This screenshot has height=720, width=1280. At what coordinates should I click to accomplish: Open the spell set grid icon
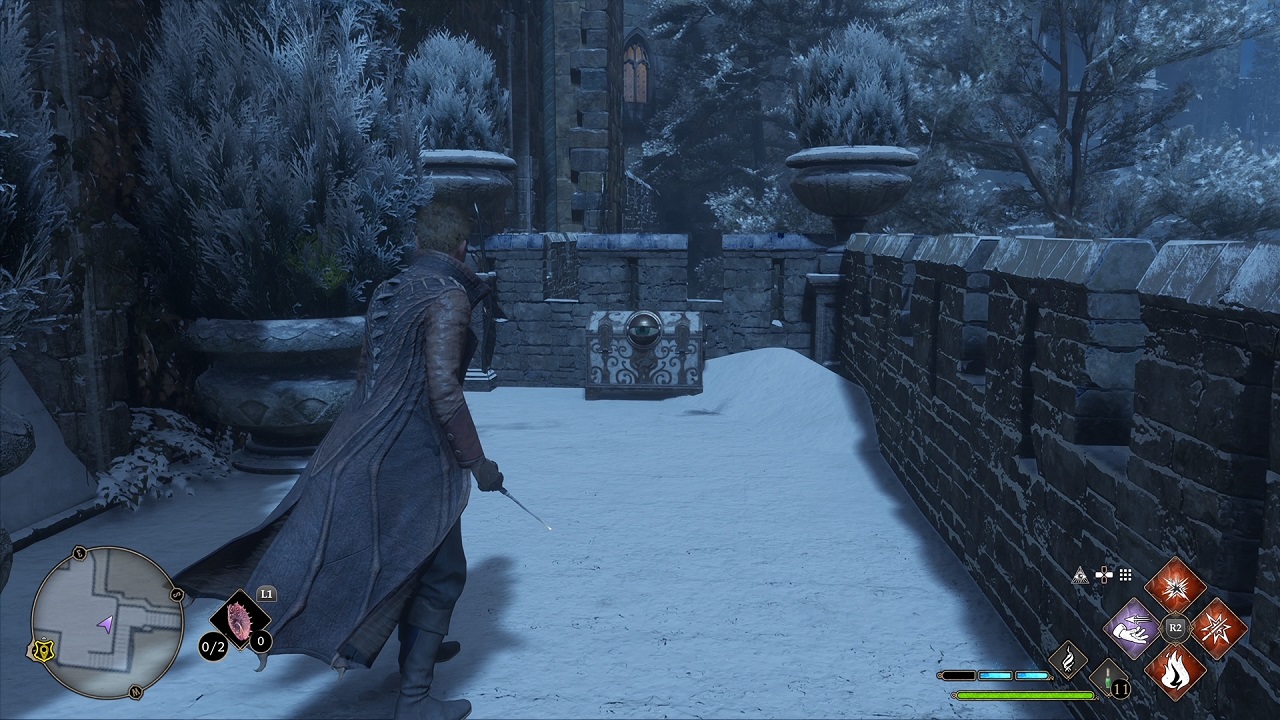[x=1124, y=574]
